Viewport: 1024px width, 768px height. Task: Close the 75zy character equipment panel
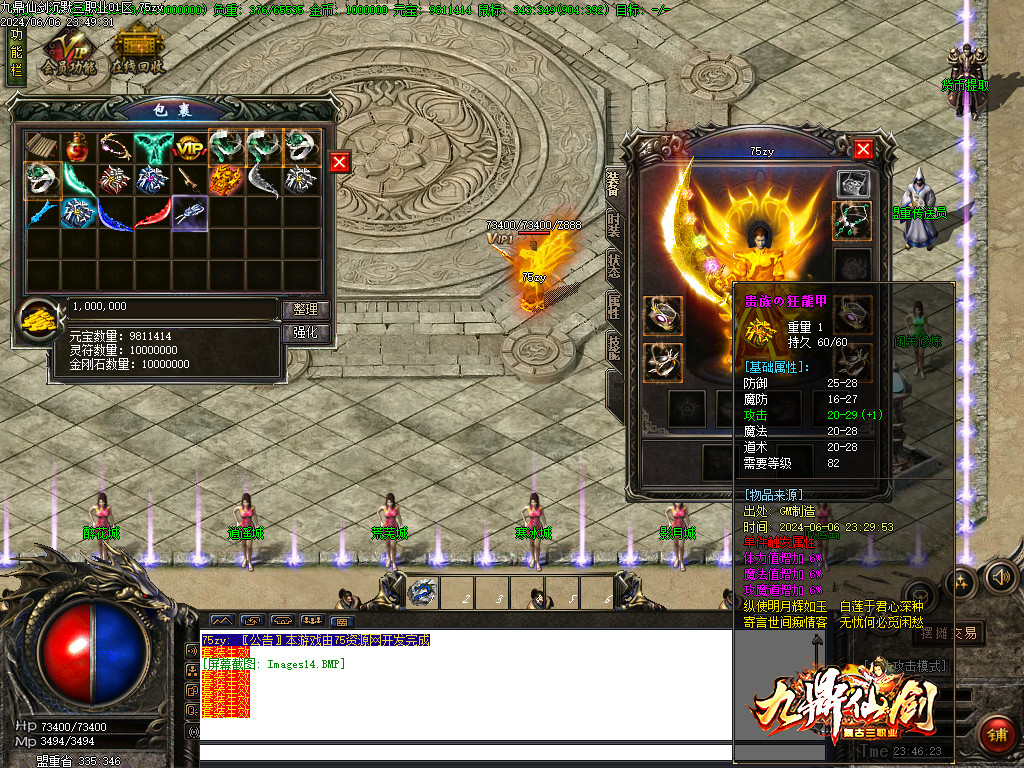point(863,149)
